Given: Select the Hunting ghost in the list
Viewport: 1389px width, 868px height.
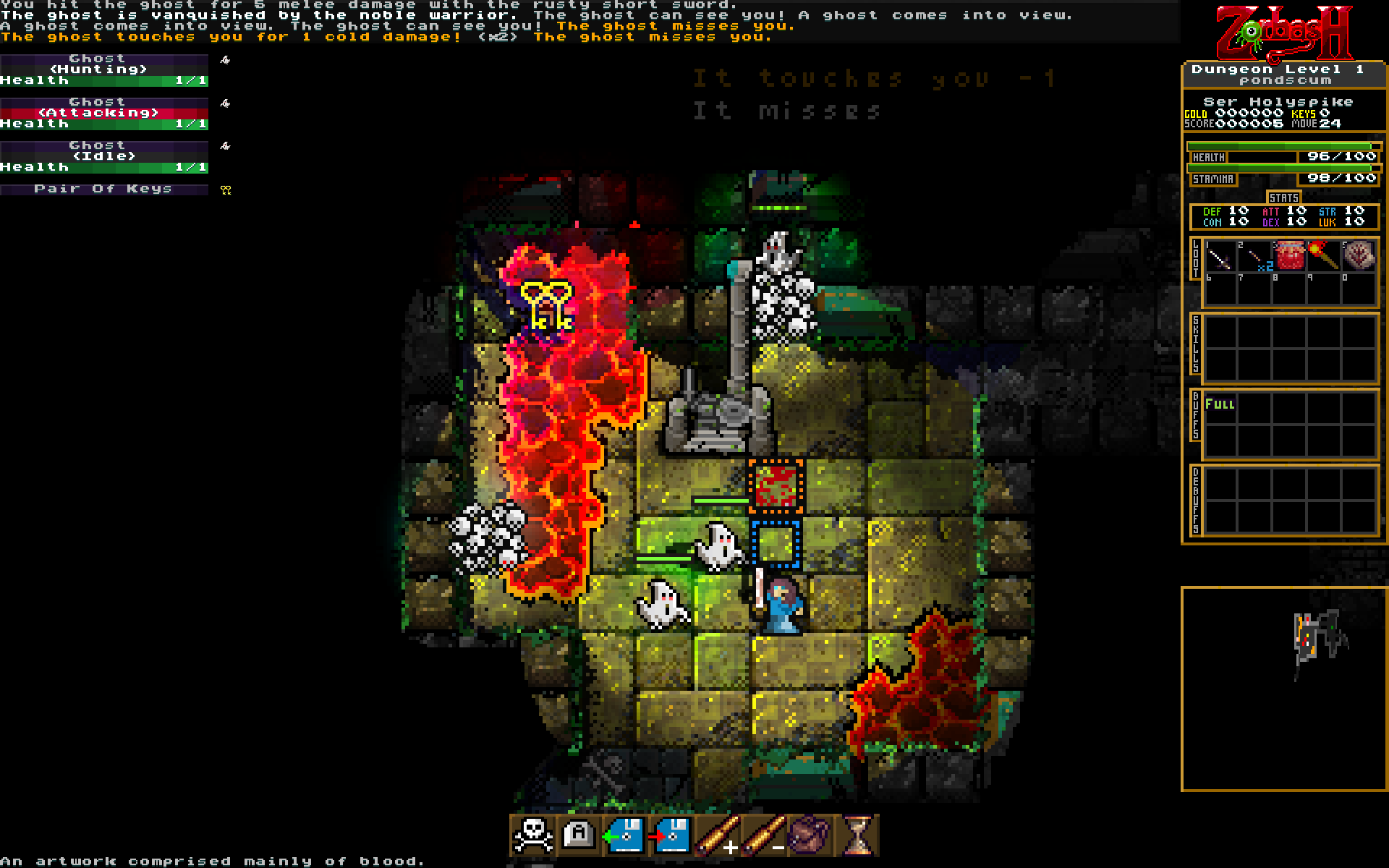Looking at the screenshot, I should pyautogui.click(x=104, y=69).
